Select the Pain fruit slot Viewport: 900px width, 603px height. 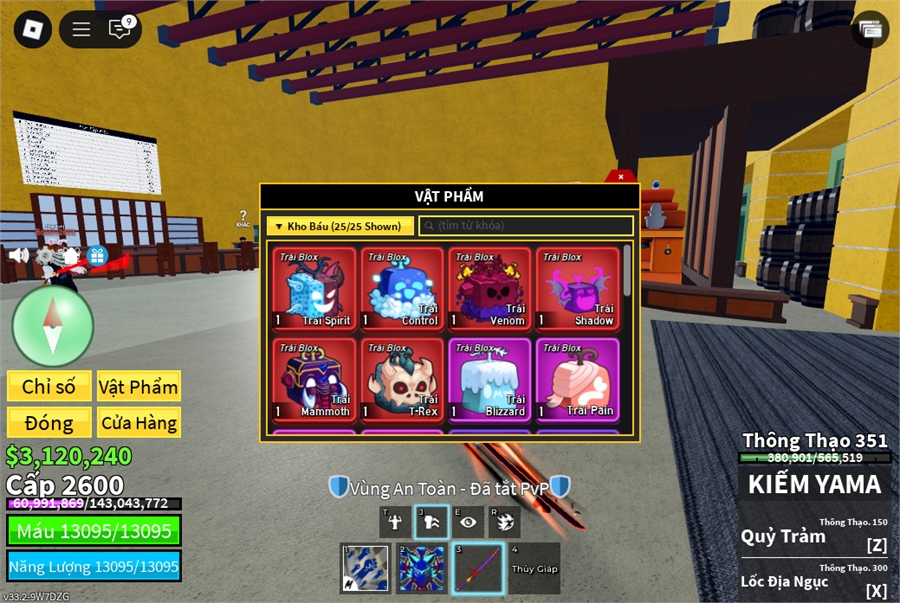point(577,380)
